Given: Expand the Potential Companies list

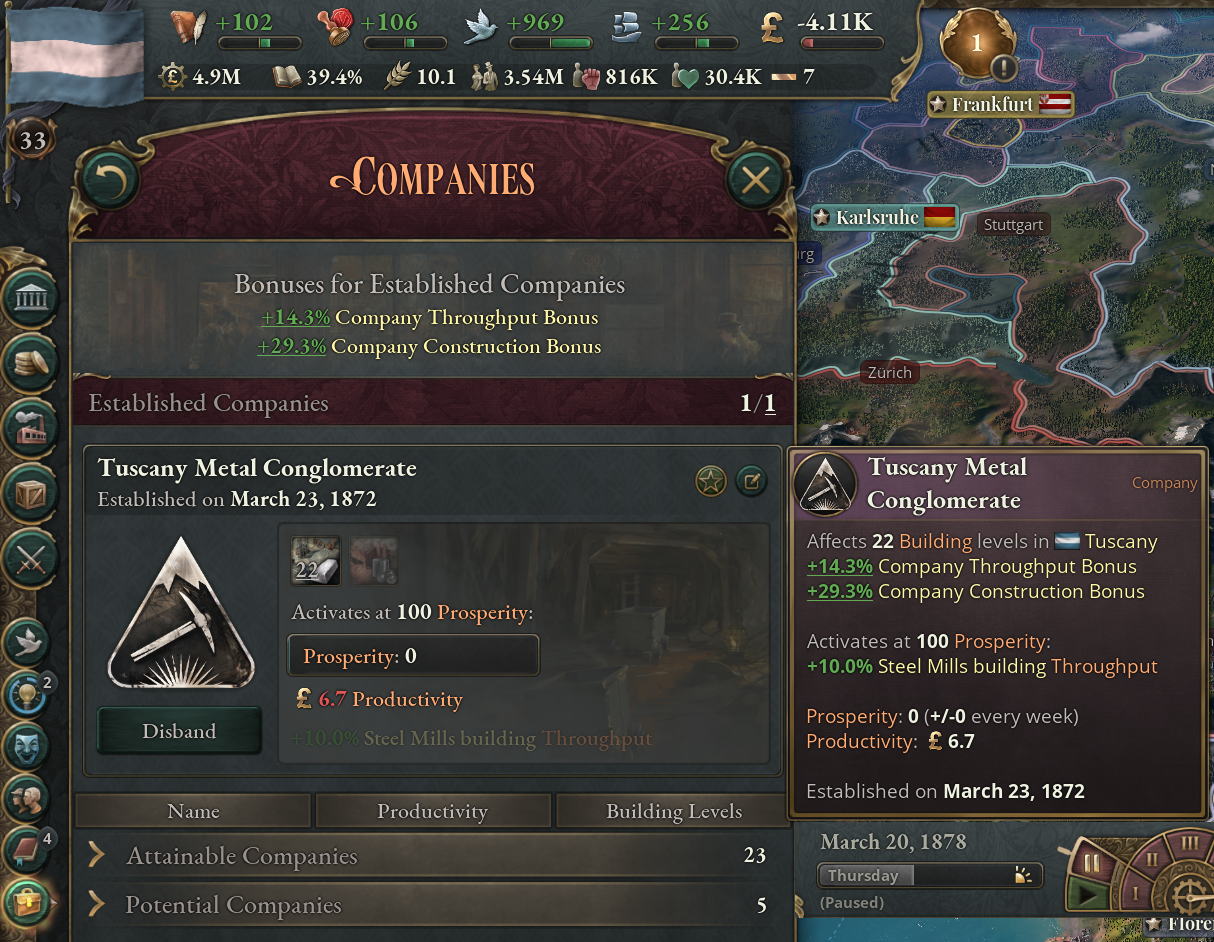Looking at the screenshot, I should click(233, 905).
